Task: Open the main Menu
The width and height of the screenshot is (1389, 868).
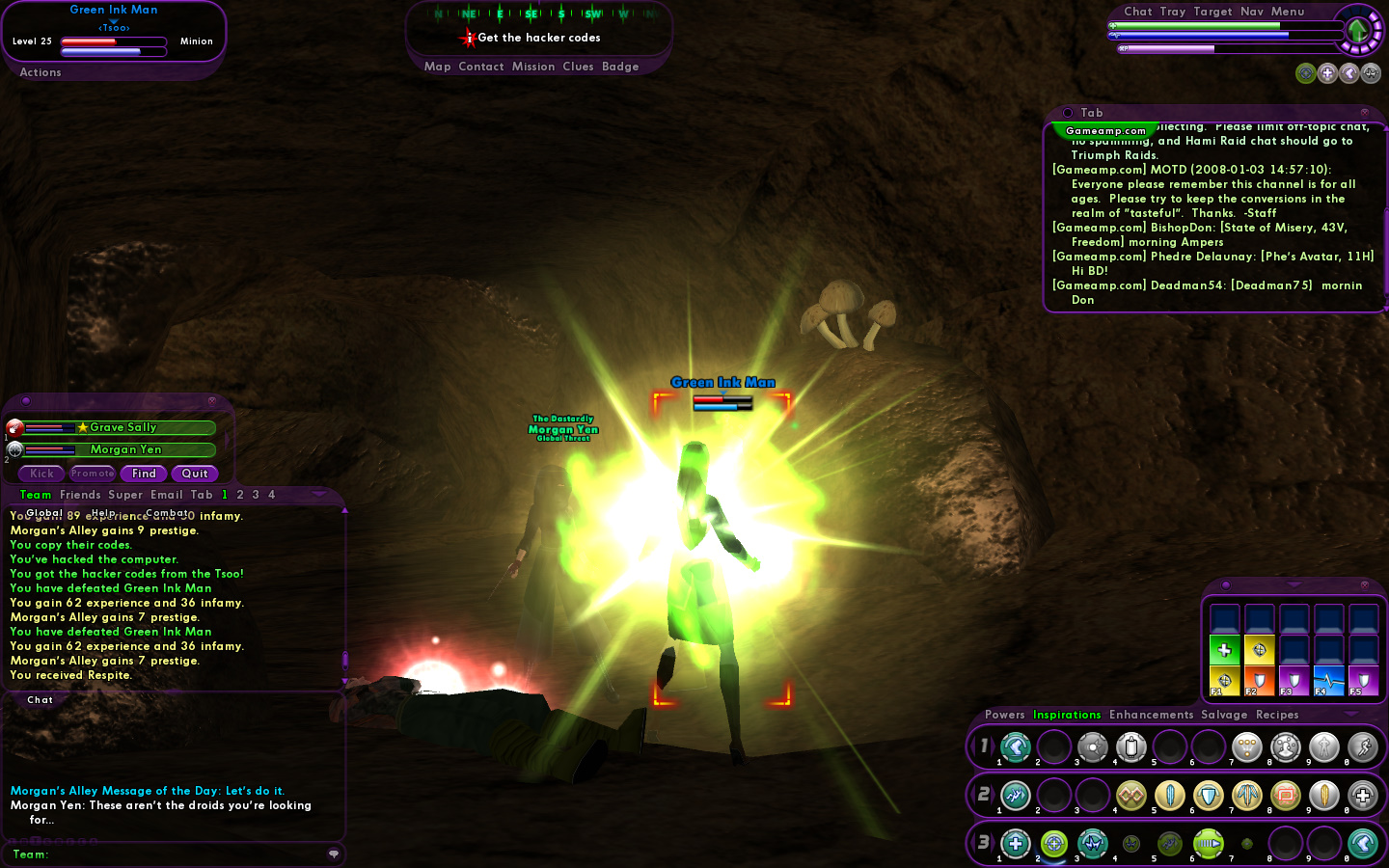Action: [x=1288, y=12]
